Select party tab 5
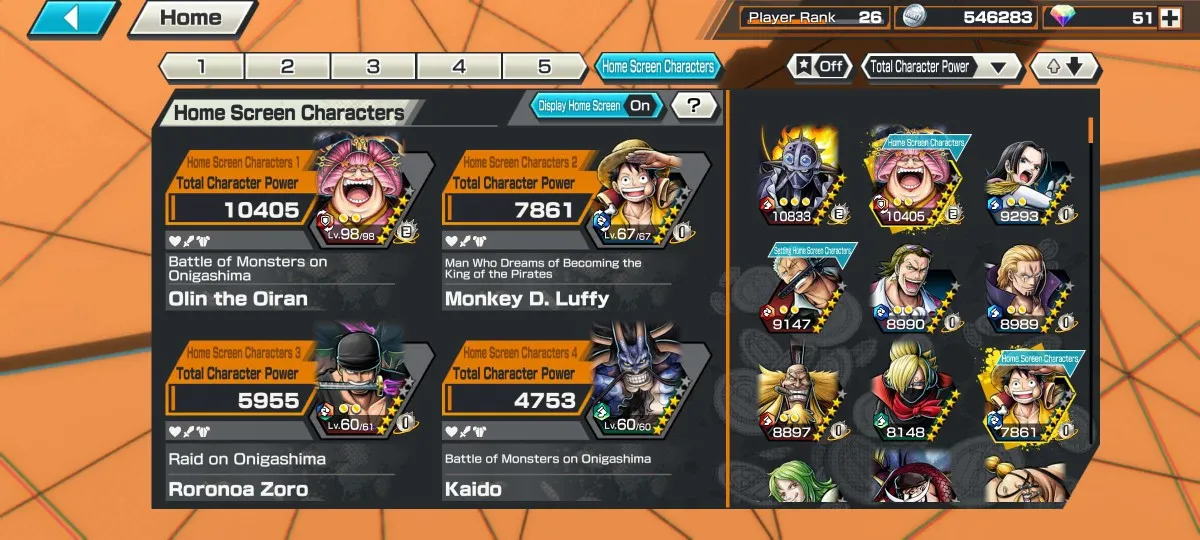This screenshot has height=540, width=1200. coord(544,67)
